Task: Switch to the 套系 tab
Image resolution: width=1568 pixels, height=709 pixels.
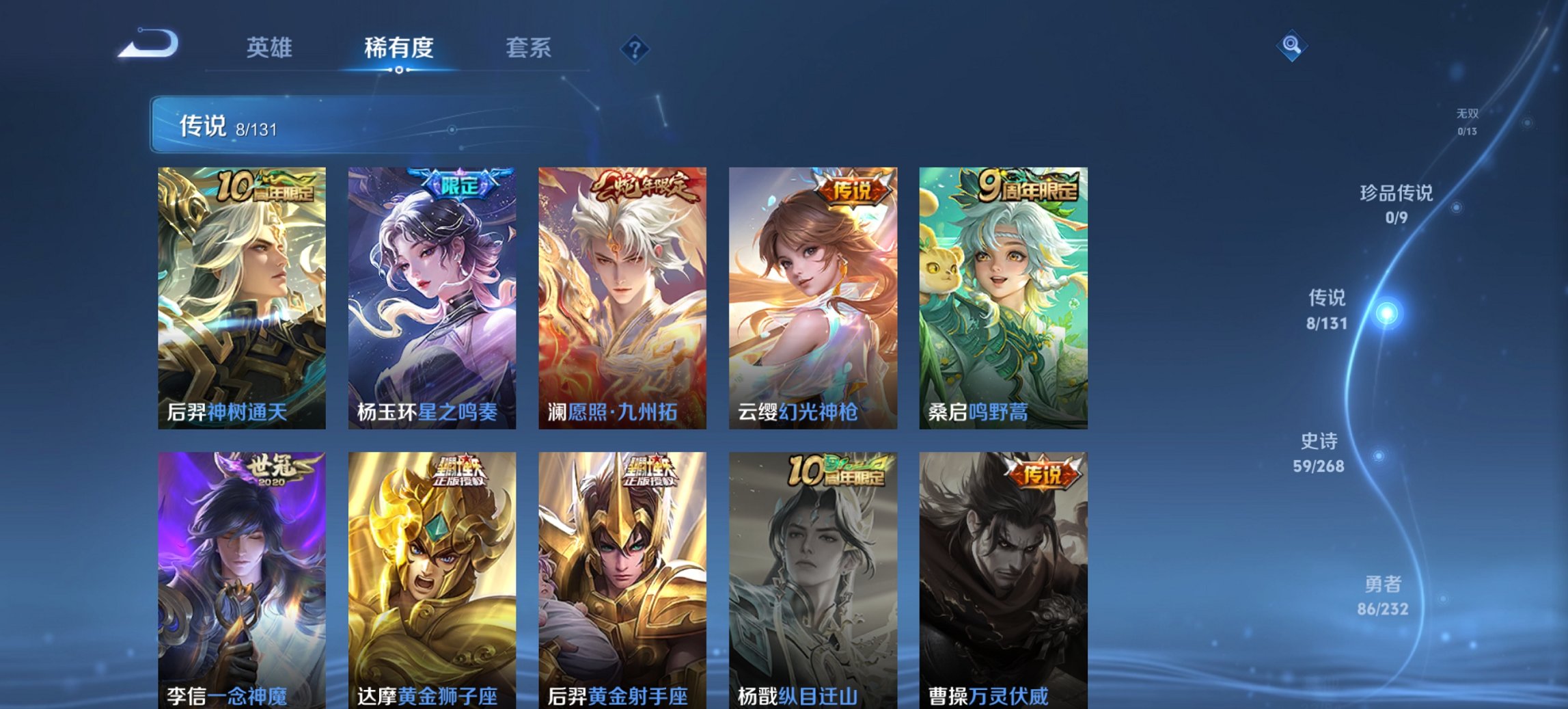Action: tap(529, 48)
